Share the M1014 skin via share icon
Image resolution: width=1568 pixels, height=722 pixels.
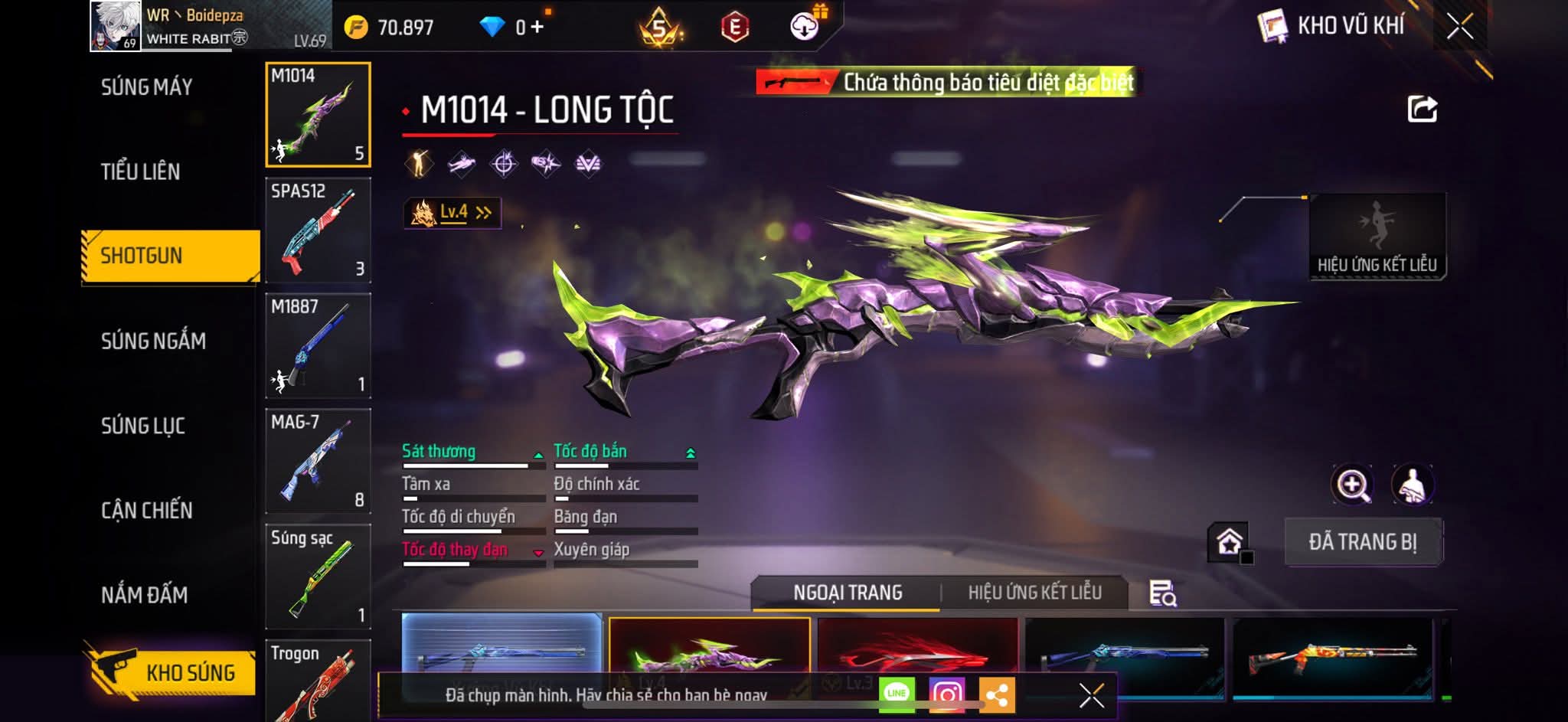click(1422, 109)
